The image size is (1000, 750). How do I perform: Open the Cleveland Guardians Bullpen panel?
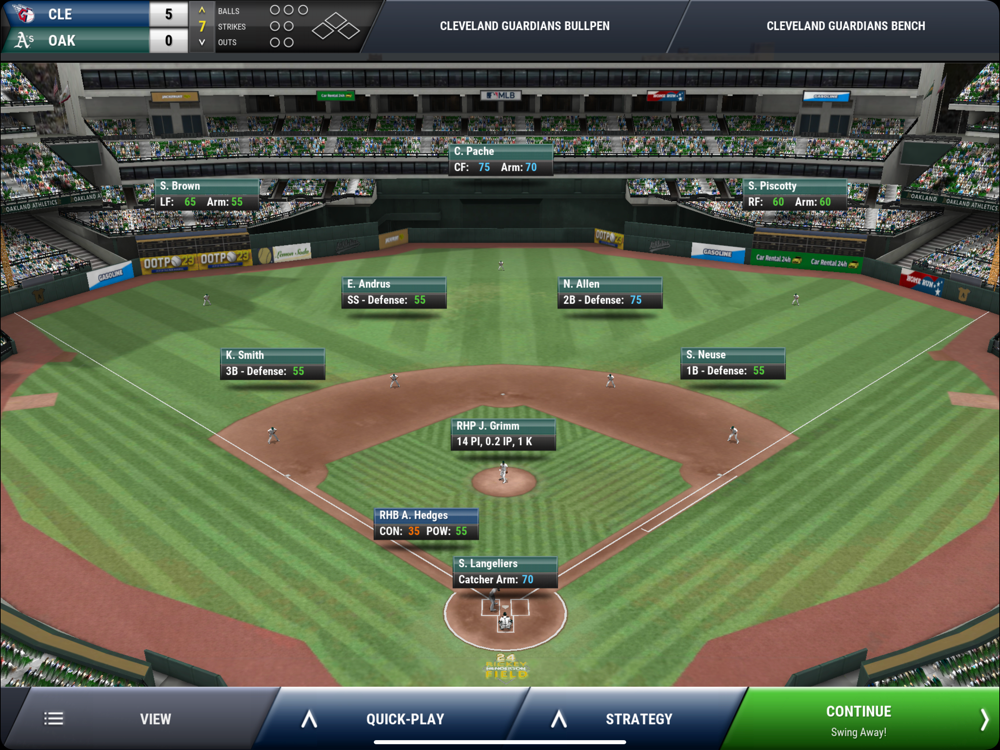pyautogui.click(x=524, y=26)
